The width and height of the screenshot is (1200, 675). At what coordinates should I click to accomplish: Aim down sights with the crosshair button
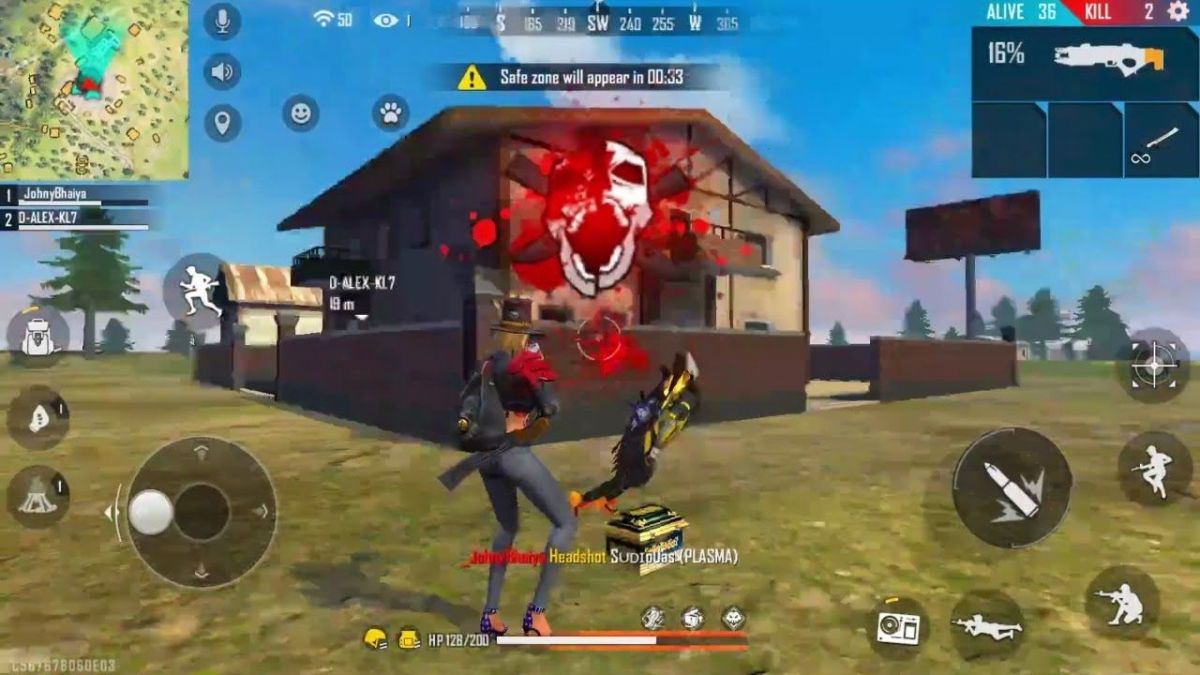1152,364
